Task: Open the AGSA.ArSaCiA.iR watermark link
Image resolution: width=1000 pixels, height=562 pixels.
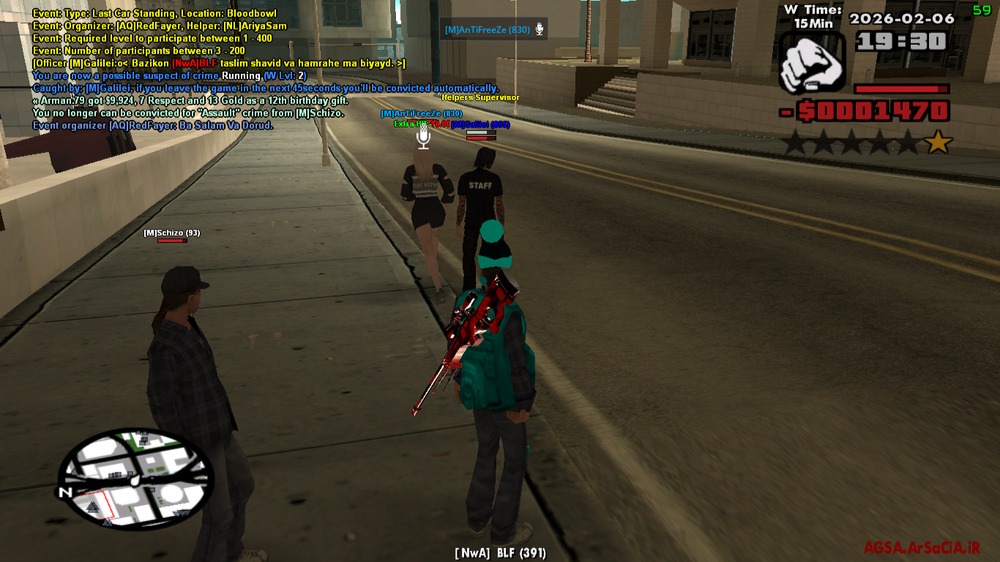Action: pyautogui.click(x=922, y=548)
